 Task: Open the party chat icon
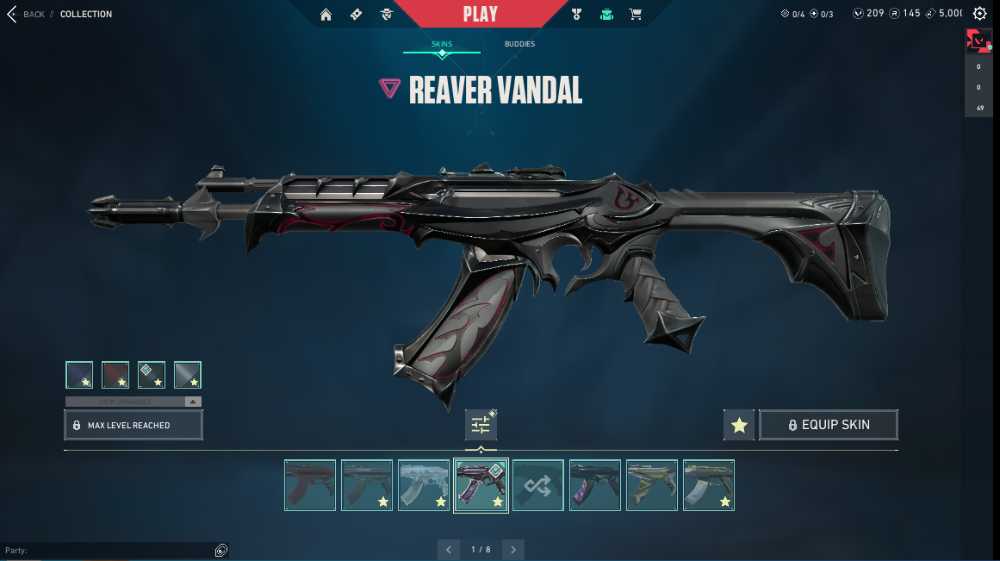[x=221, y=550]
